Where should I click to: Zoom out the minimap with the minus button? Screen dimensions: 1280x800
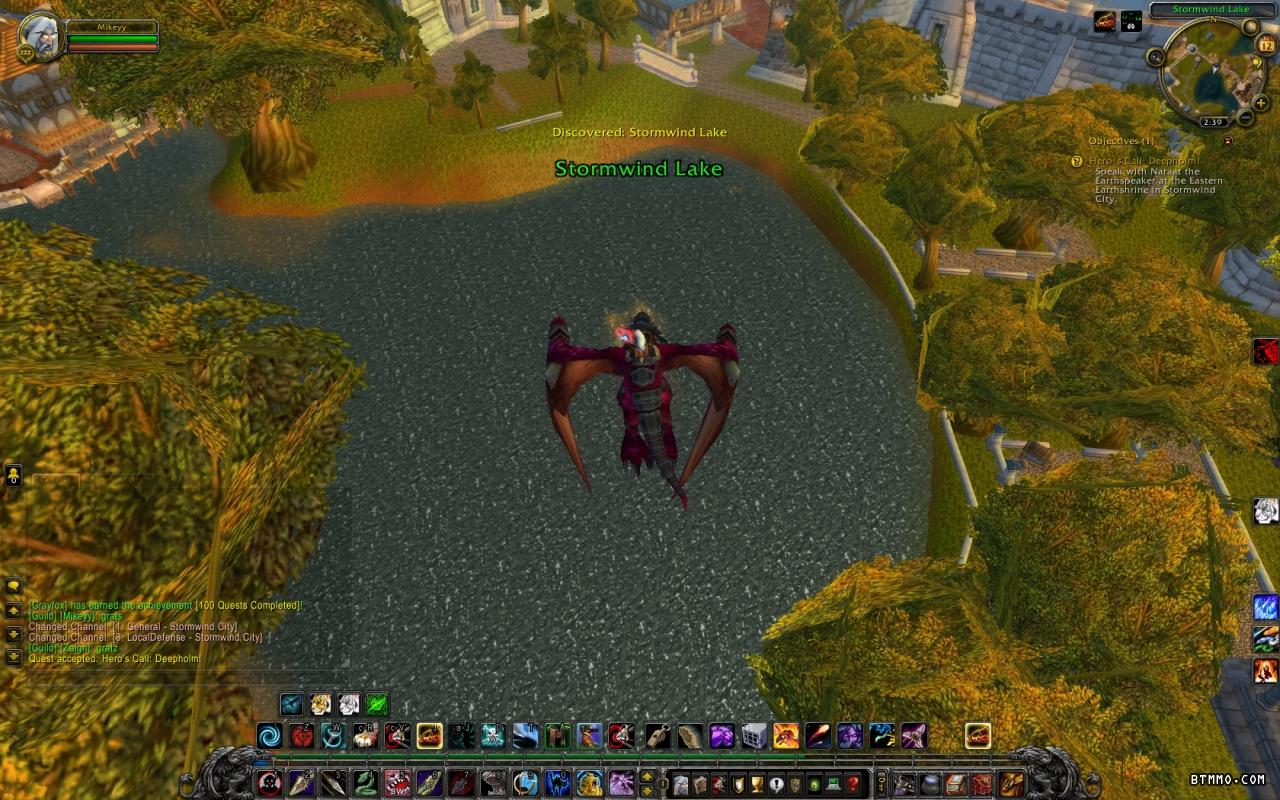point(1245,117)
